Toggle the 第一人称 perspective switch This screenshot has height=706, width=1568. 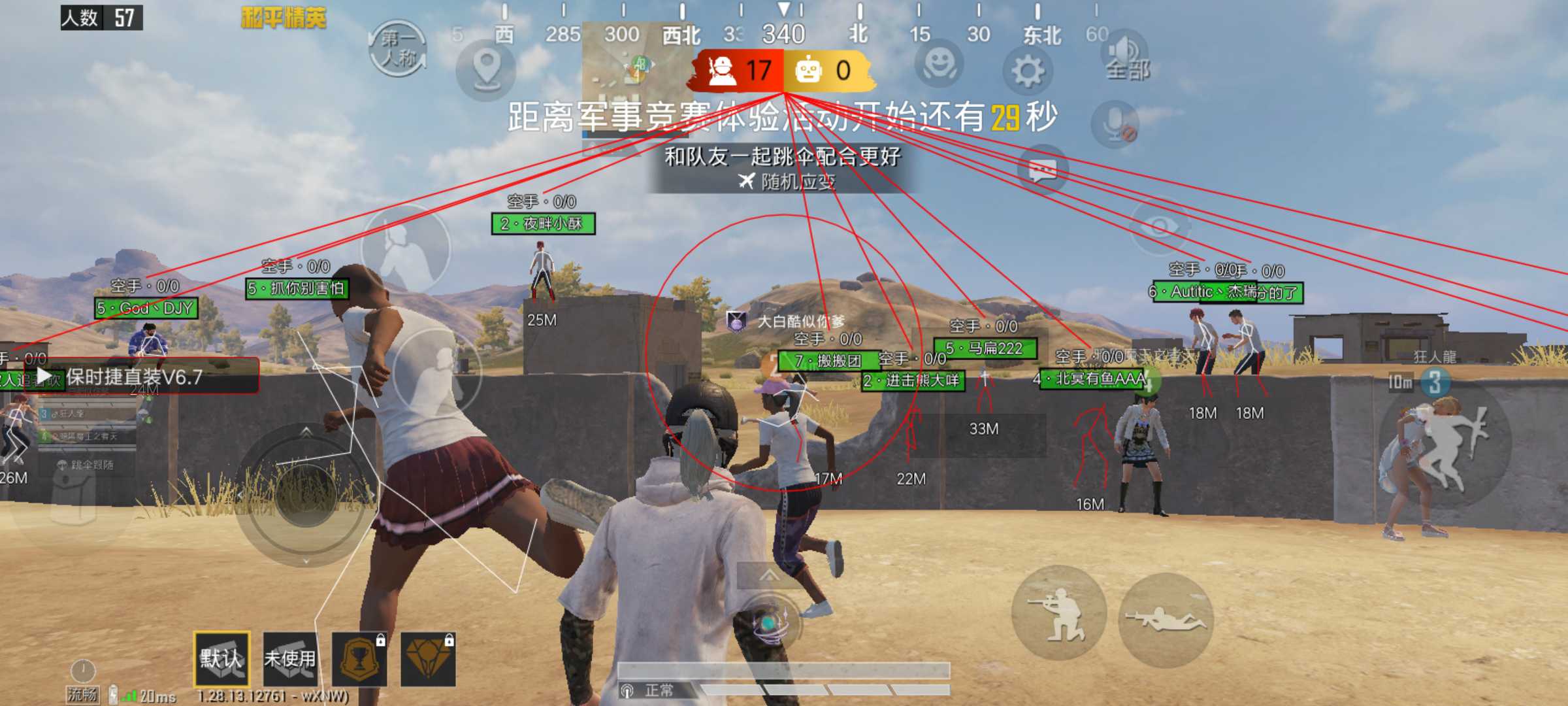pyautogui.click(x=398, y=49)
